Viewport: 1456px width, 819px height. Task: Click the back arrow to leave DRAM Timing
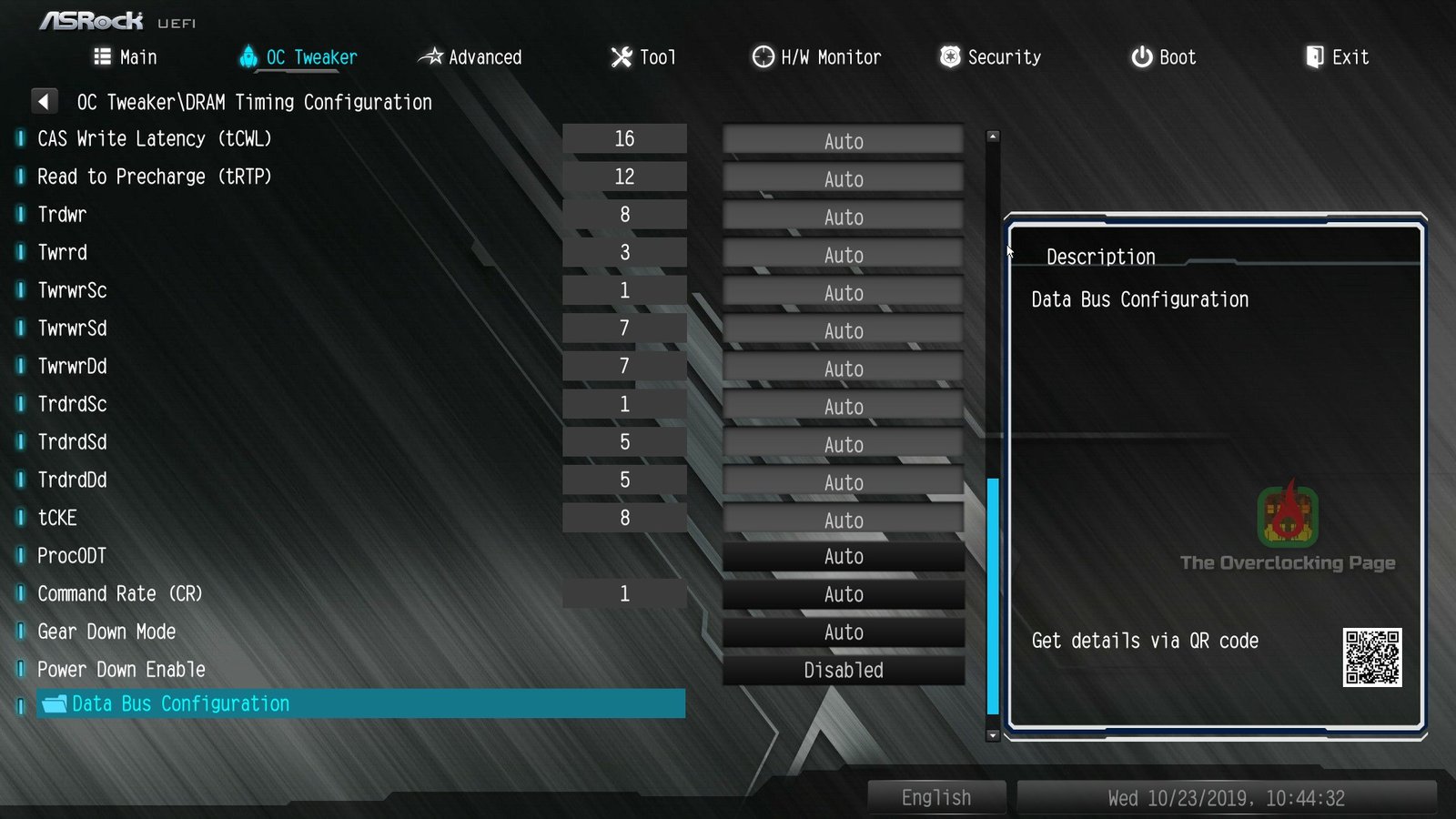[x=45, y=101]
